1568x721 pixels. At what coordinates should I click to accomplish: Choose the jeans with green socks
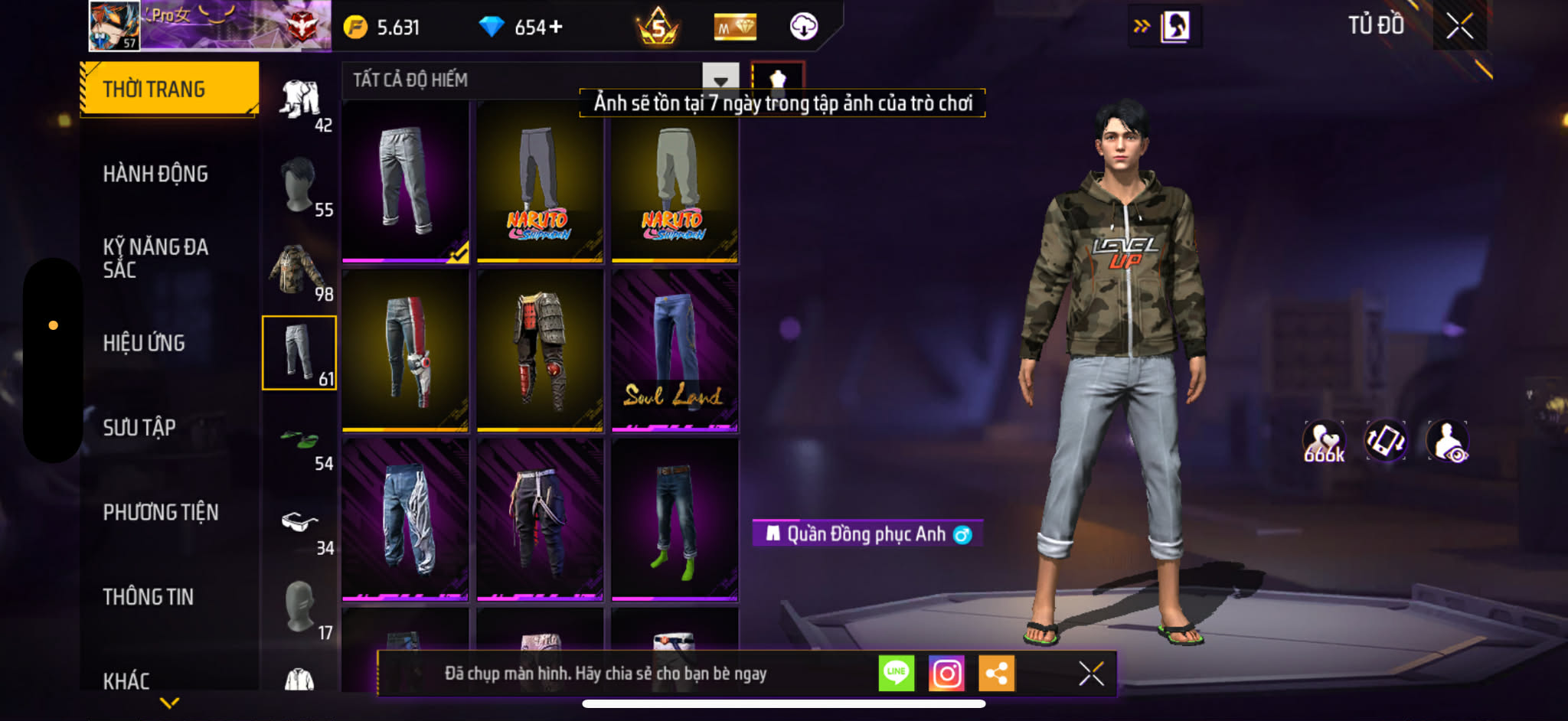tap(675, 520)
